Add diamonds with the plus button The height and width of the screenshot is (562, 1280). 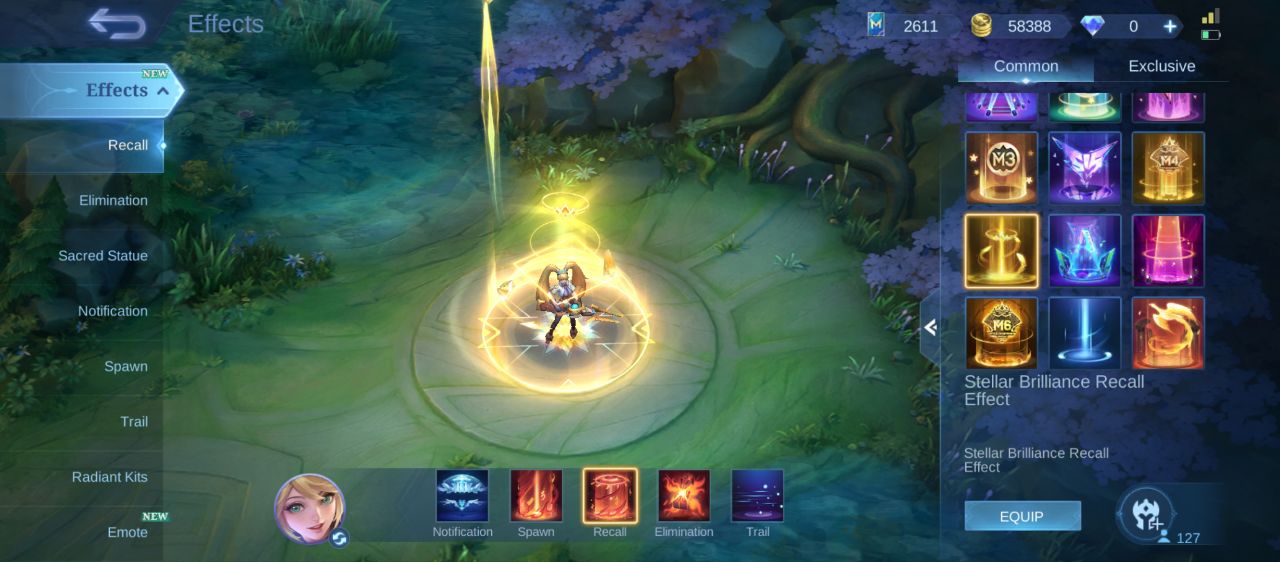coord(1169,26)
